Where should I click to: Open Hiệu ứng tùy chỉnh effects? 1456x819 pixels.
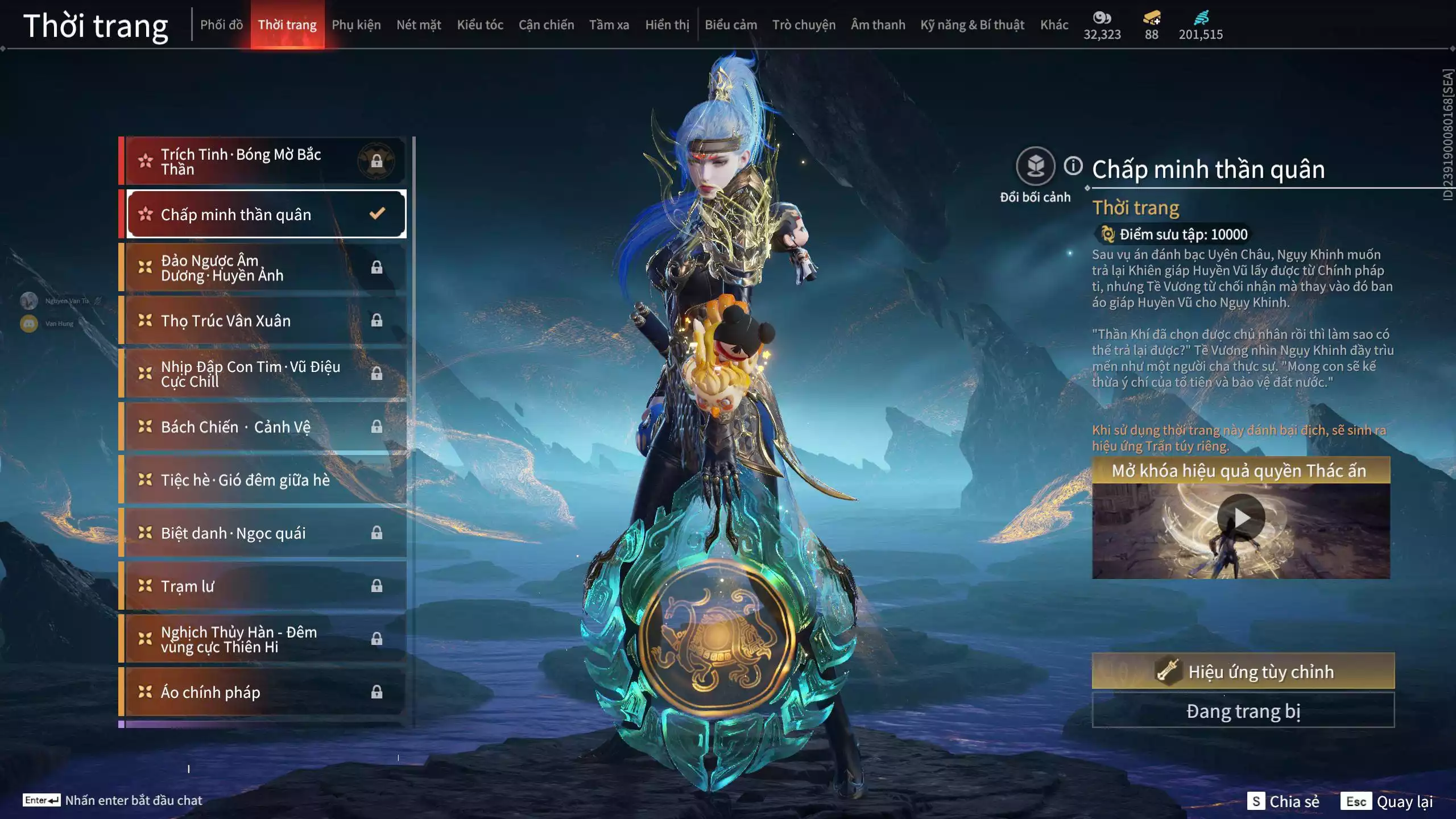[x=1243, y=671]
